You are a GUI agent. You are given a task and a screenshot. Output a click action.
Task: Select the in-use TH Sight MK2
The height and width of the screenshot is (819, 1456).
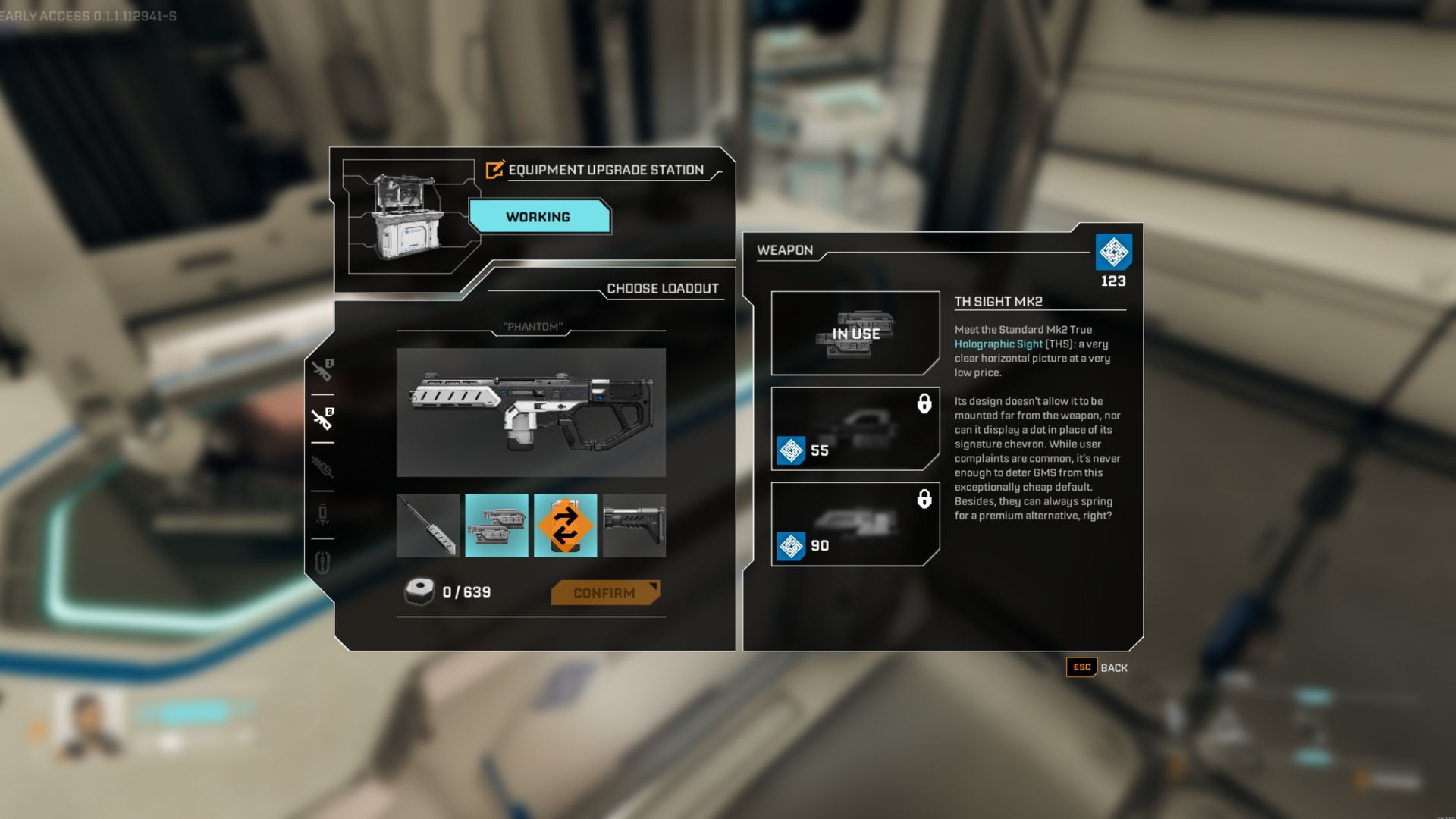pyautogui.click(x=855, y=333)
